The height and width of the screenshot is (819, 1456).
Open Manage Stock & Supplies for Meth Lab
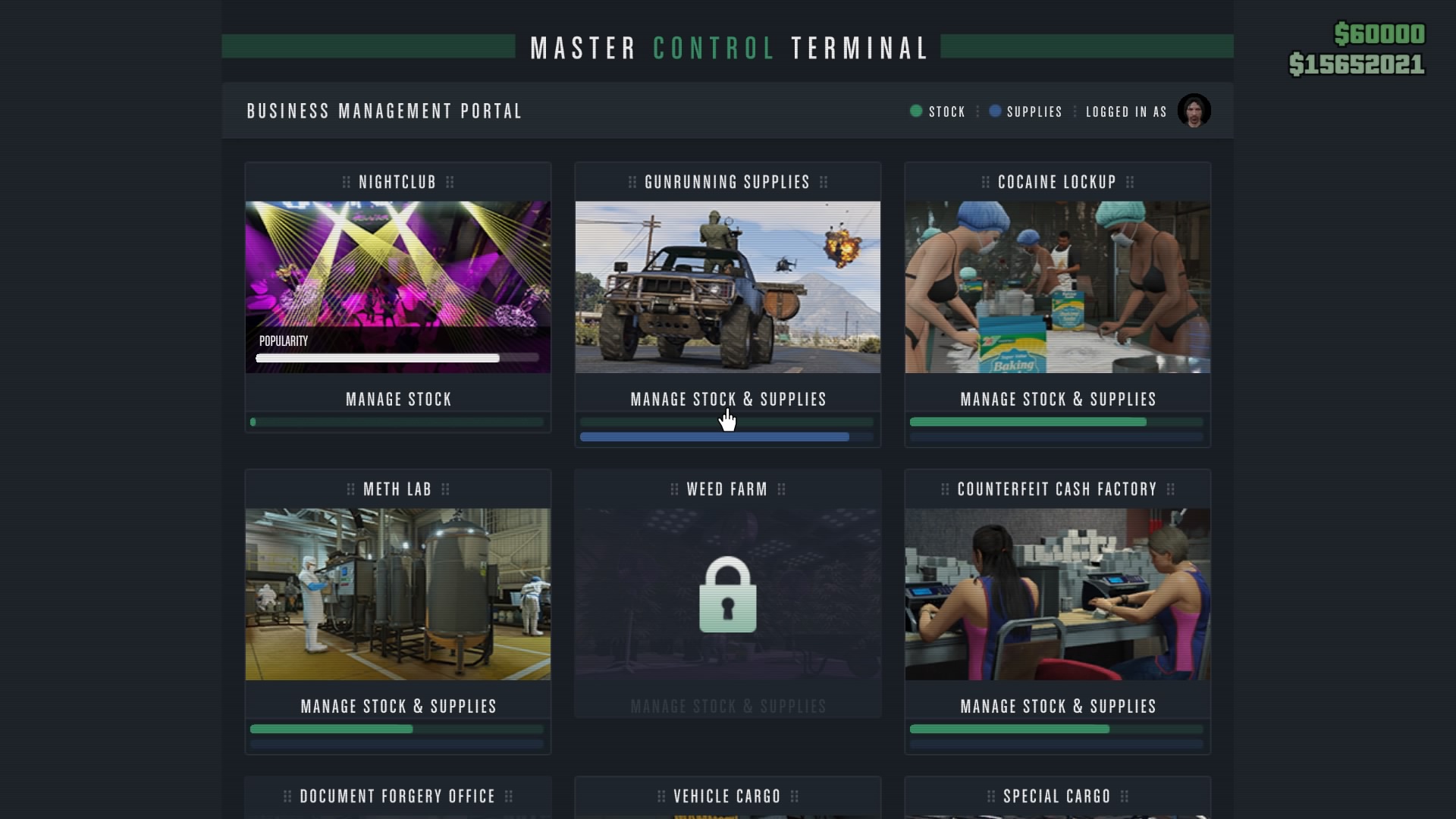pyautogui.click(x=397, y=706)
